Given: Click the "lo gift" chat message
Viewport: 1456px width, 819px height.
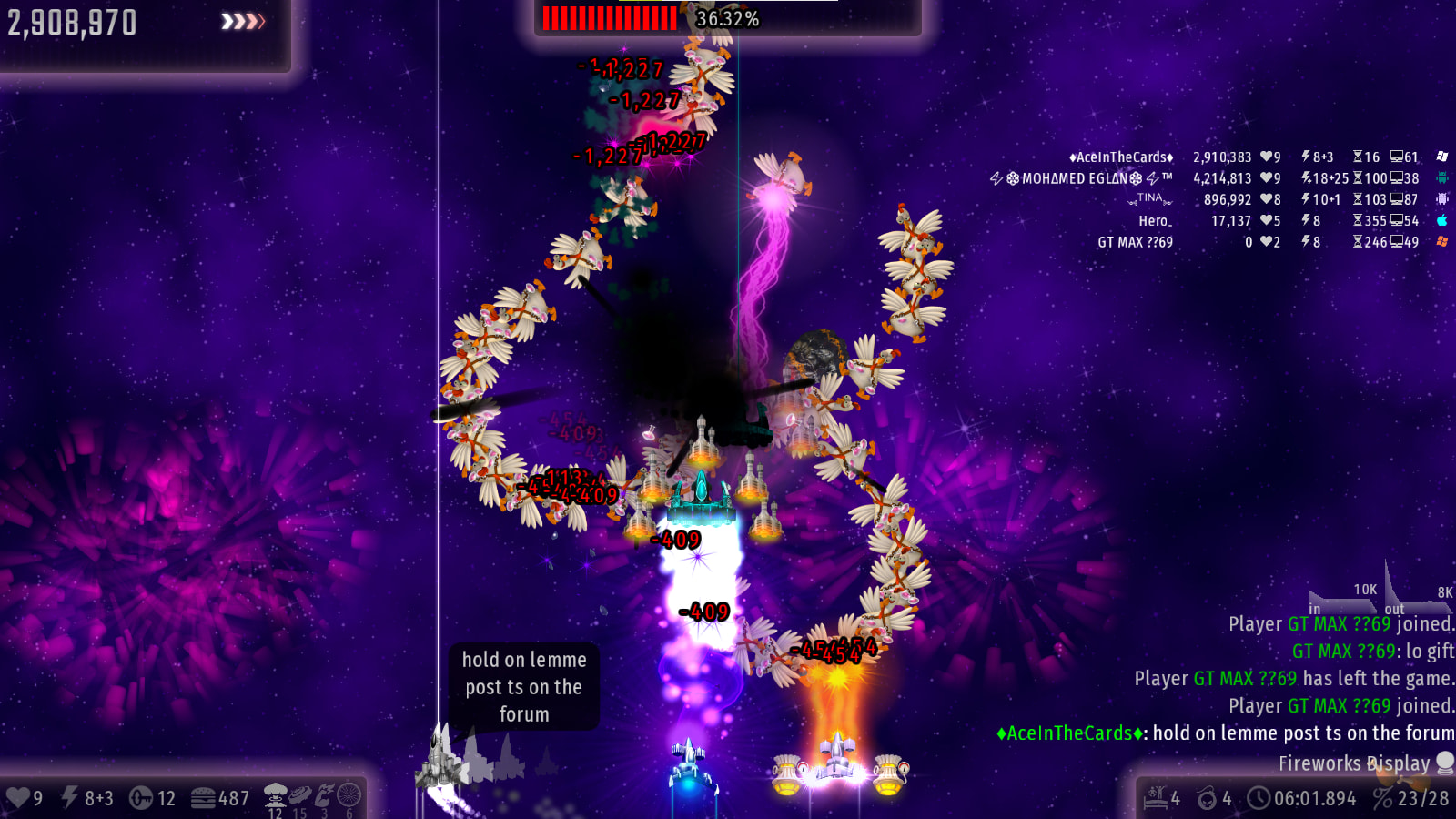Looking at the screenshot, I should (1372, 652).
